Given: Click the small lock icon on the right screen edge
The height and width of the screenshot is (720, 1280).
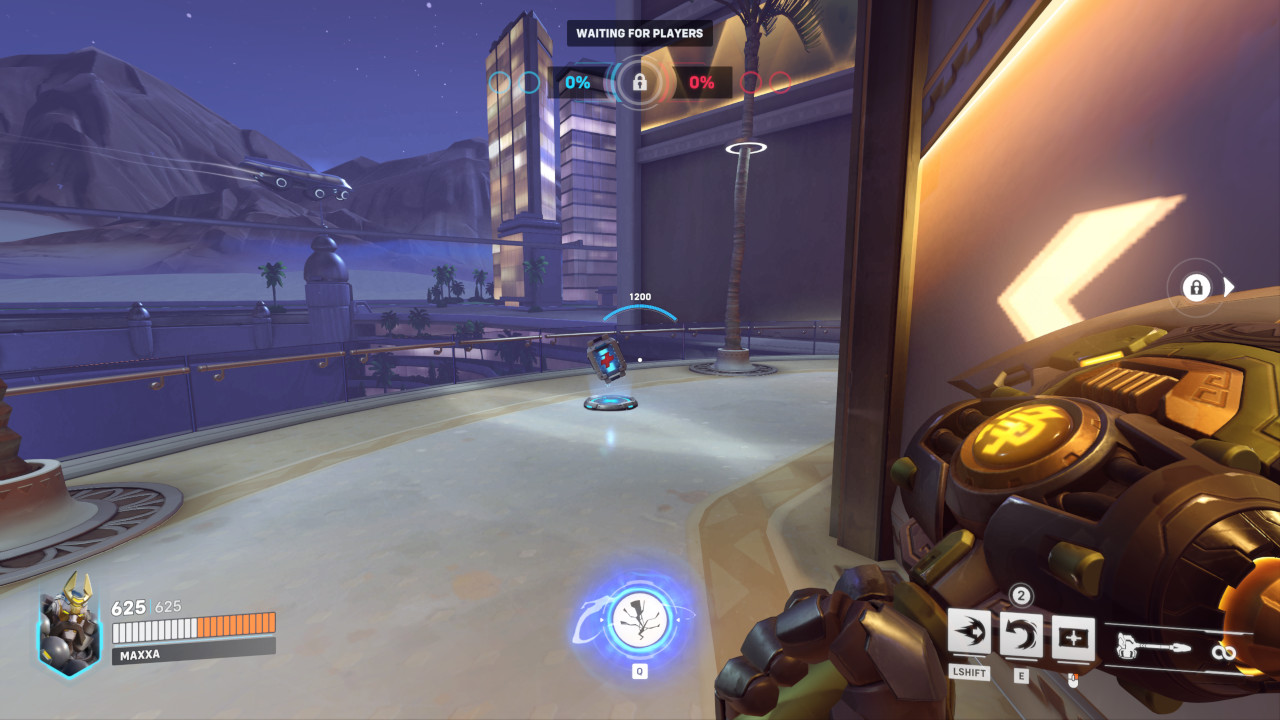Looking at the screenshot, I should (1196, 287).
